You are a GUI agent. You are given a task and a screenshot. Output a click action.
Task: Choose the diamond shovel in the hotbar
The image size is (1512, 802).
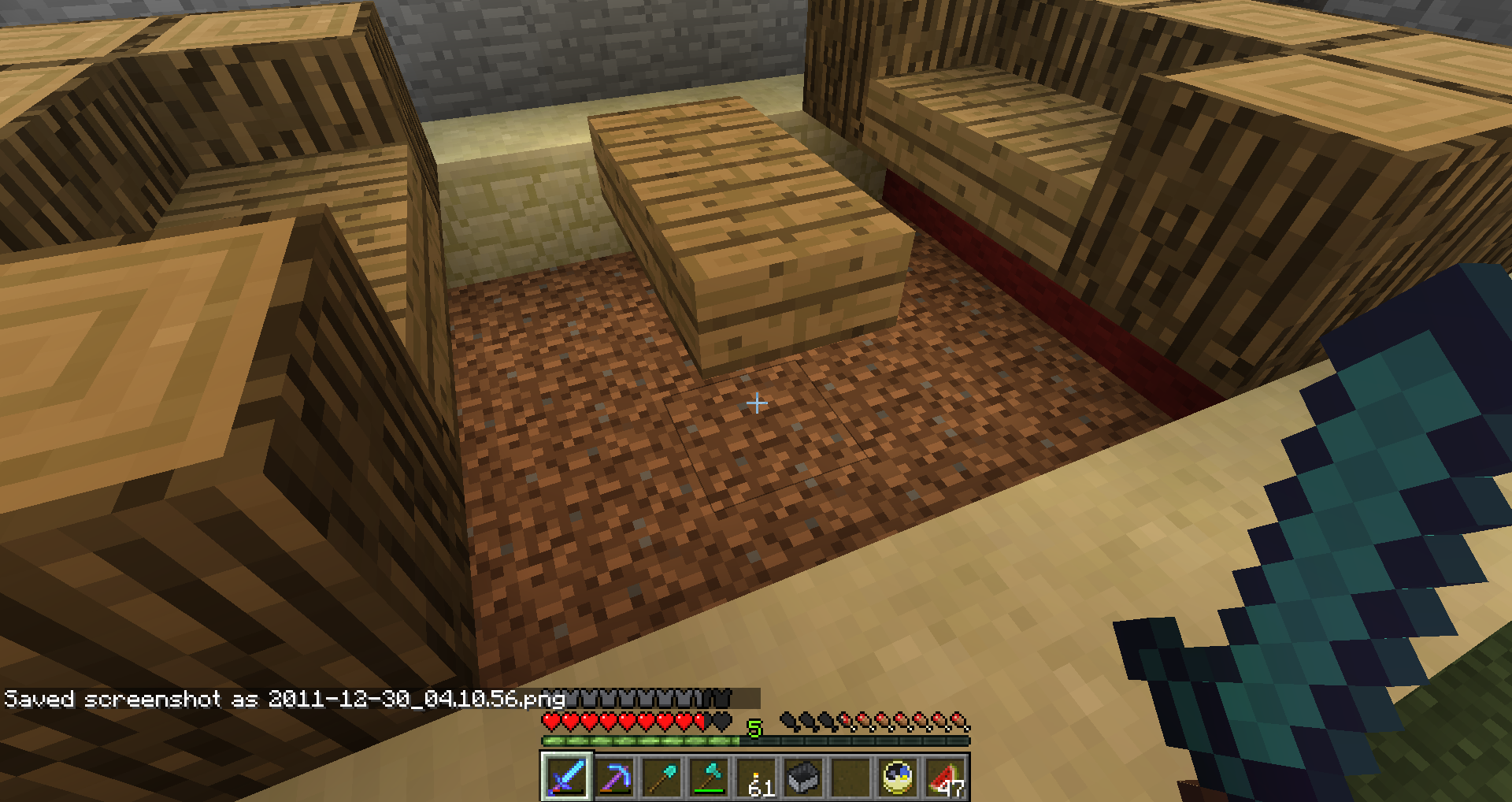click(x=661, y=777)
